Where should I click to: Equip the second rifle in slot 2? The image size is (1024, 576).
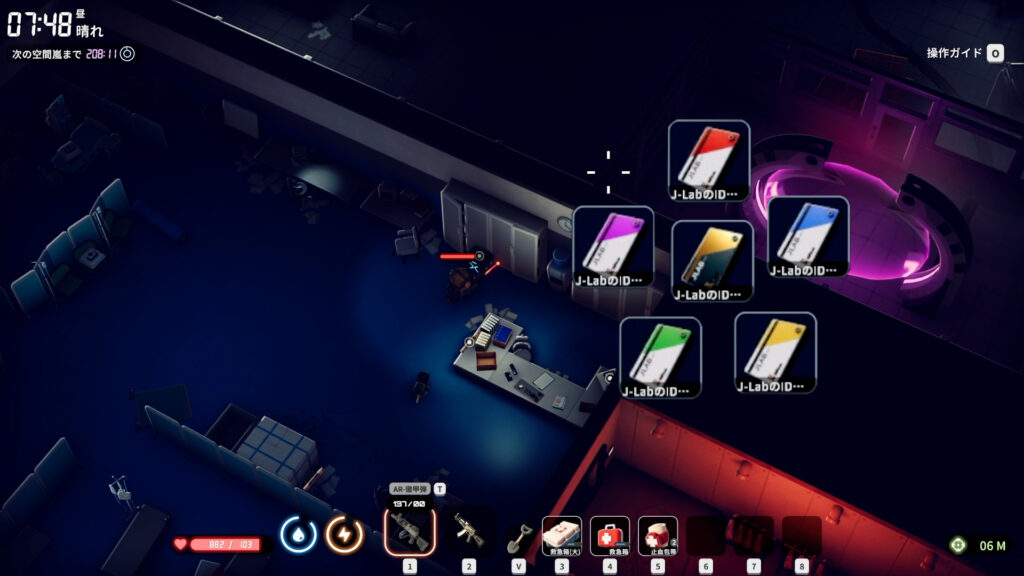point(468,532)
